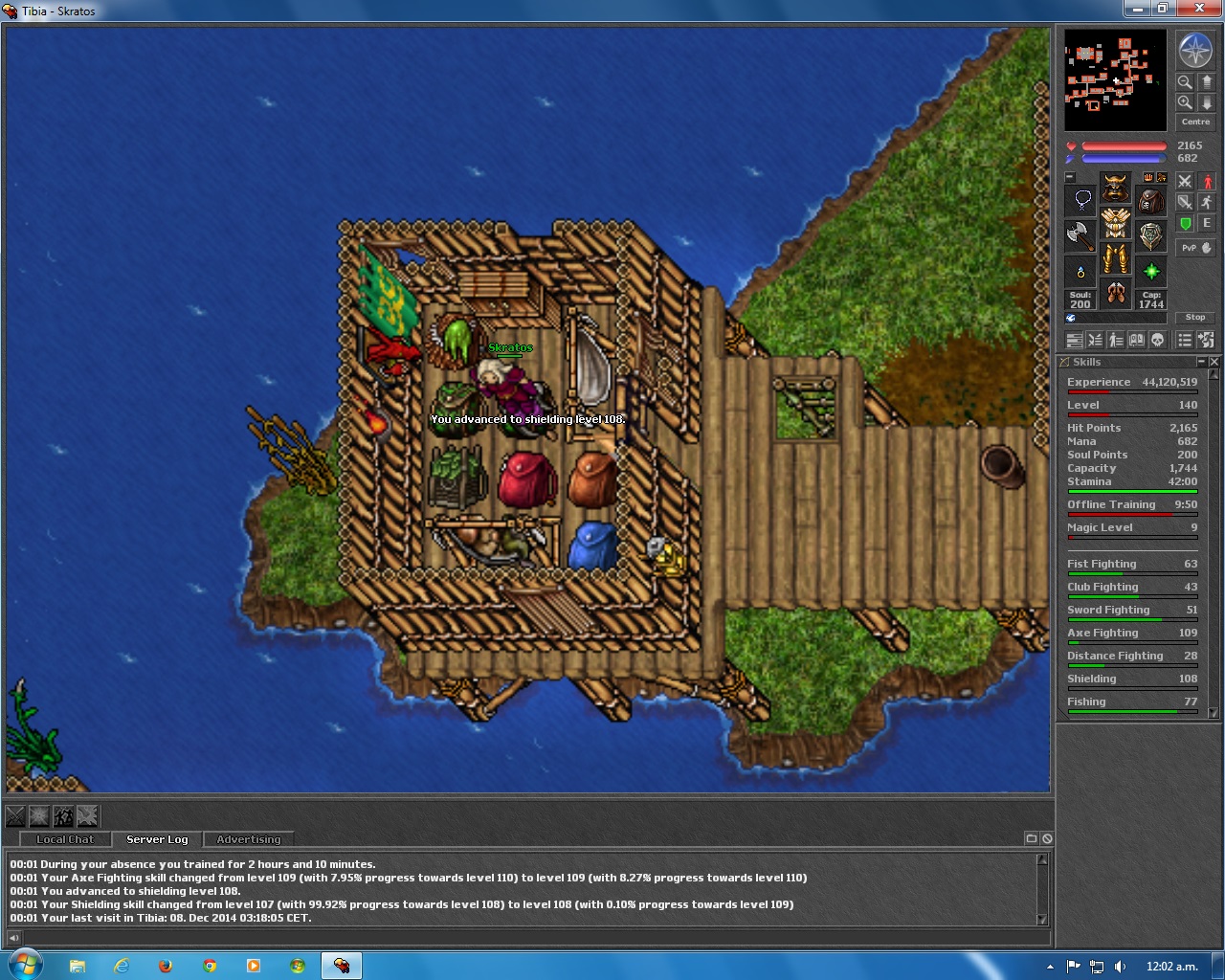The image size is (1225, 980).
Task: Click the Stop button
Action: point(1195,317)
